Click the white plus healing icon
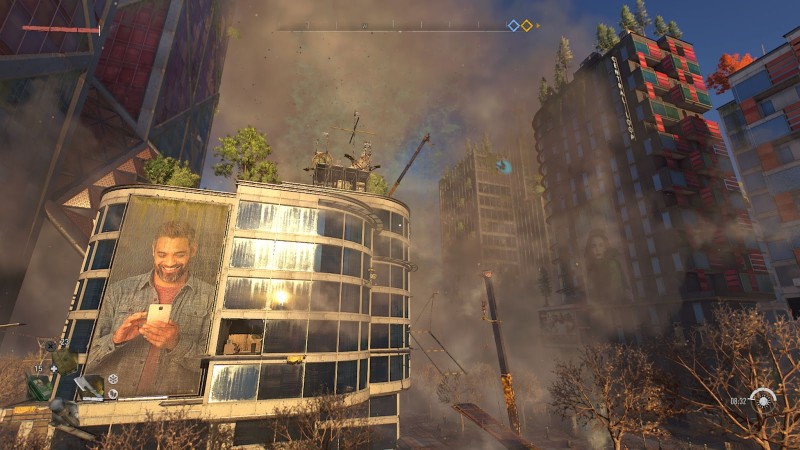The height and width of the screenshot is (450, 800). [54, 369]
